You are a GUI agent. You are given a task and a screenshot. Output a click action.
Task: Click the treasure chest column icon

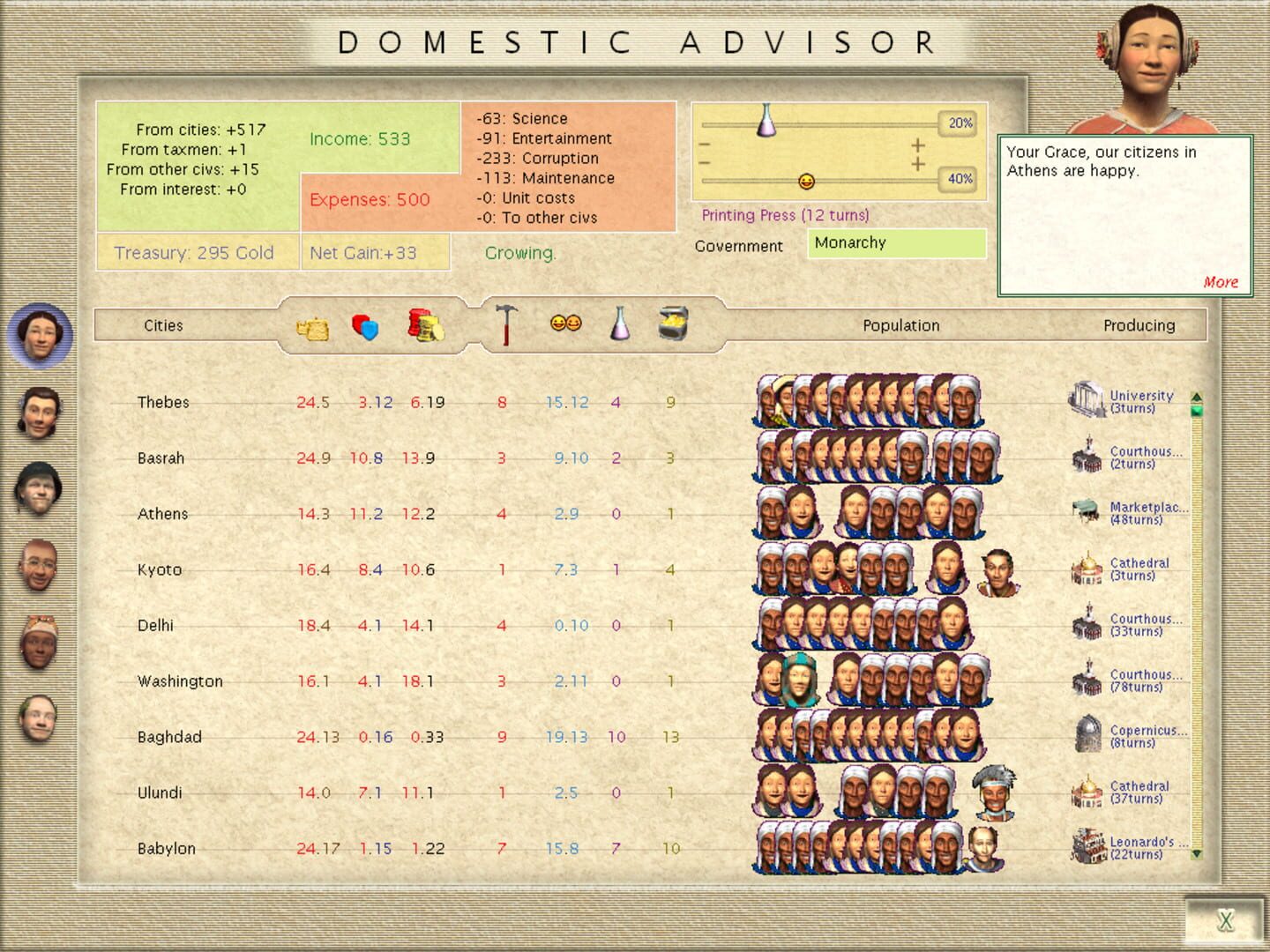(674, 325)
